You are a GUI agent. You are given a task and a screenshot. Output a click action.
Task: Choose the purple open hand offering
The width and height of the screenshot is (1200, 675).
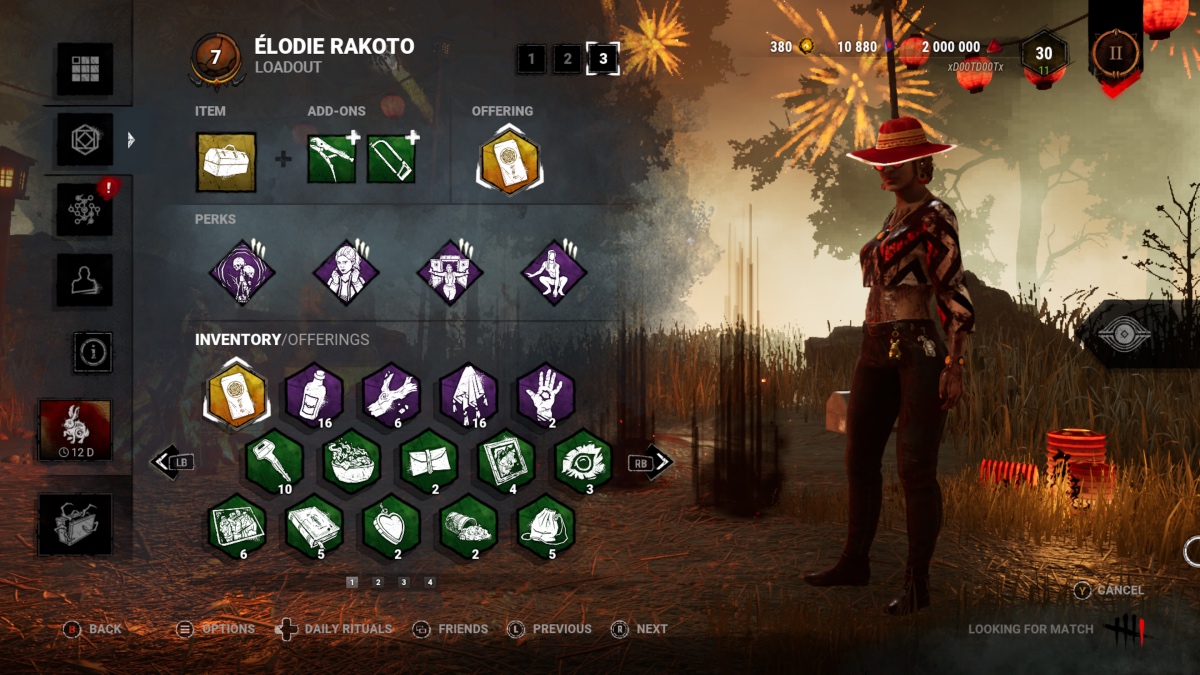pyautogui.click(x=546, y=391)
